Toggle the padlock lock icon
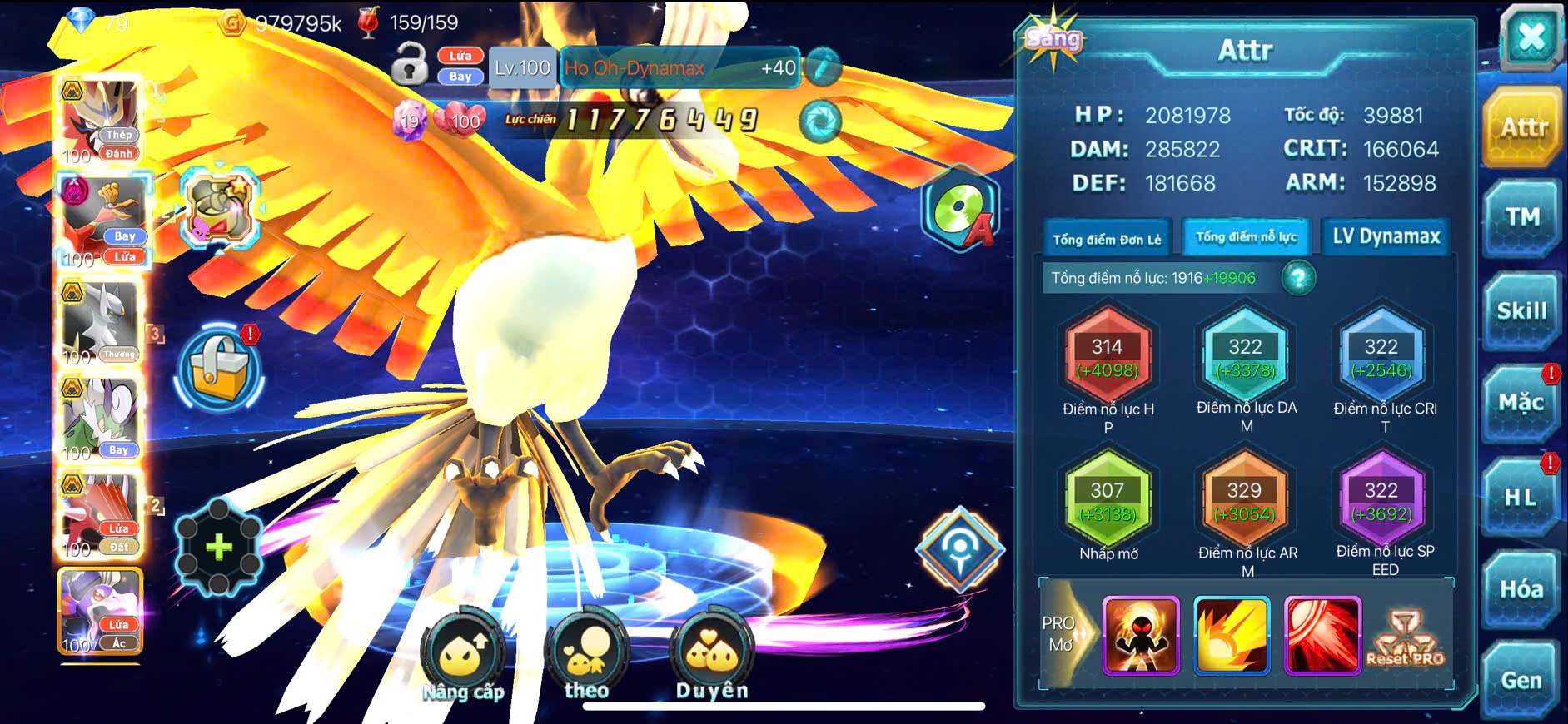The width and height of the screenshot is (1568, 724). click(410, 65)
